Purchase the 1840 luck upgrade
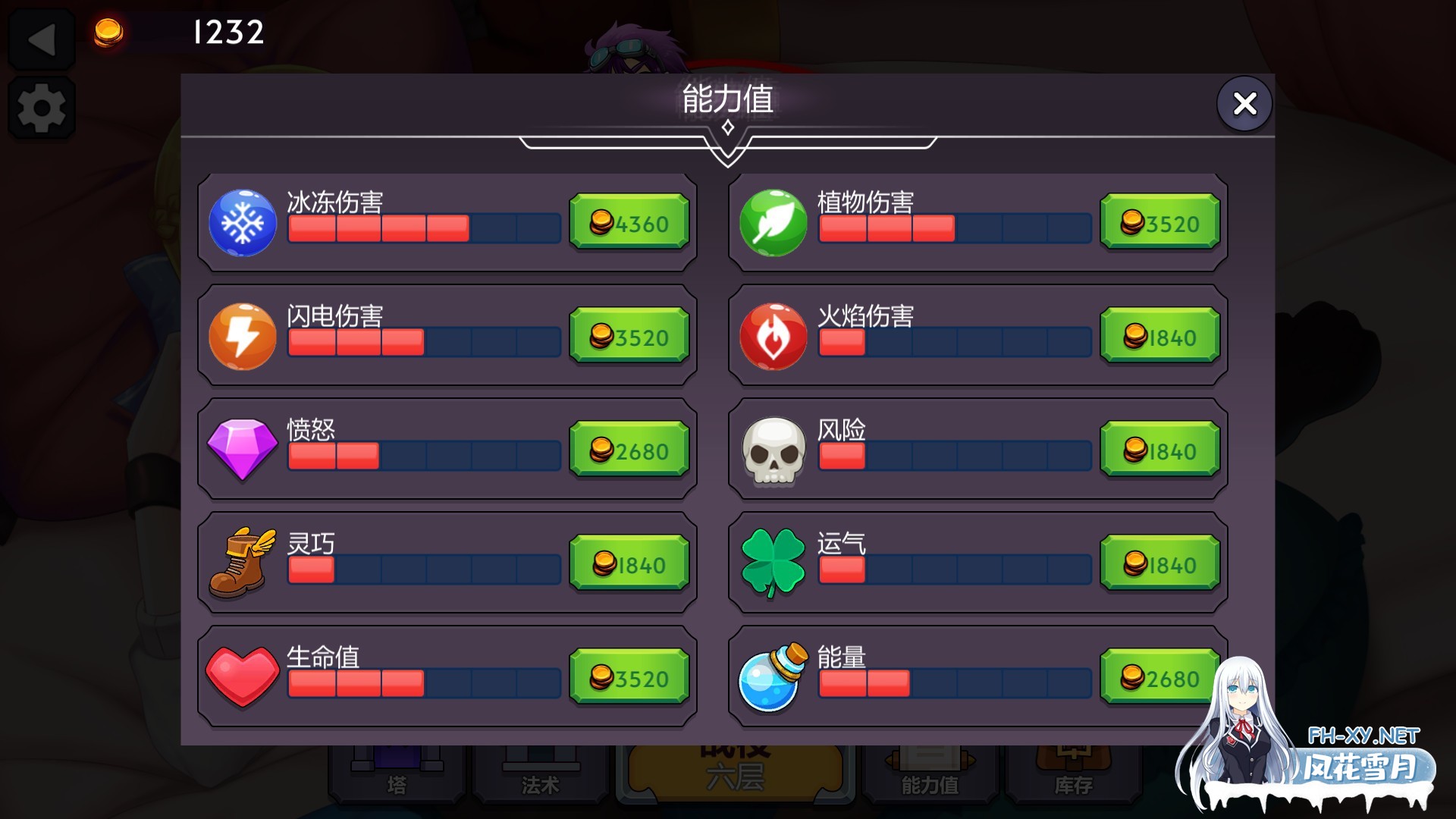The image size is (1456, 819). [x=1160, y=563]
